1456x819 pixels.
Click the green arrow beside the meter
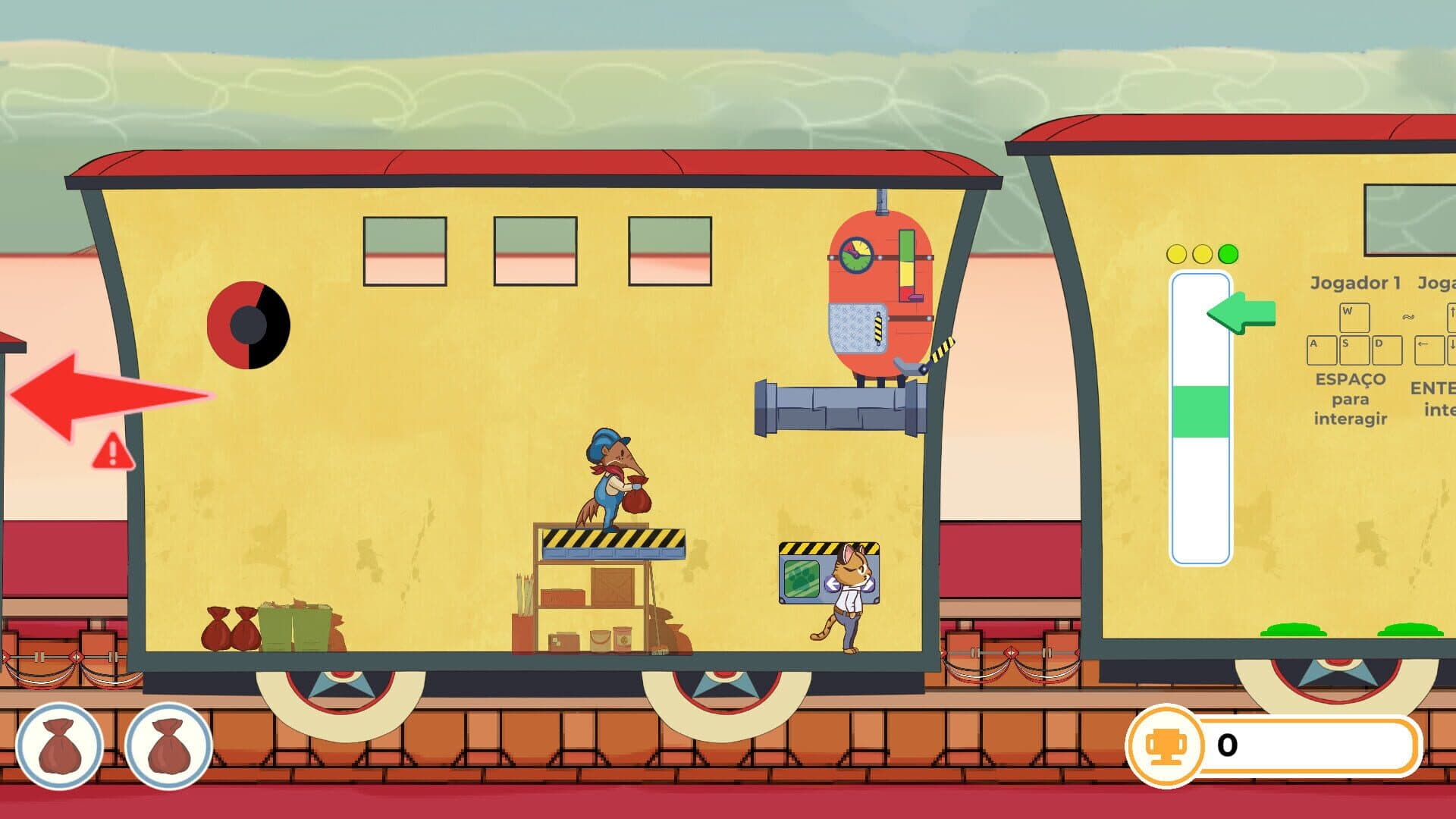(x=1242, y=312)
